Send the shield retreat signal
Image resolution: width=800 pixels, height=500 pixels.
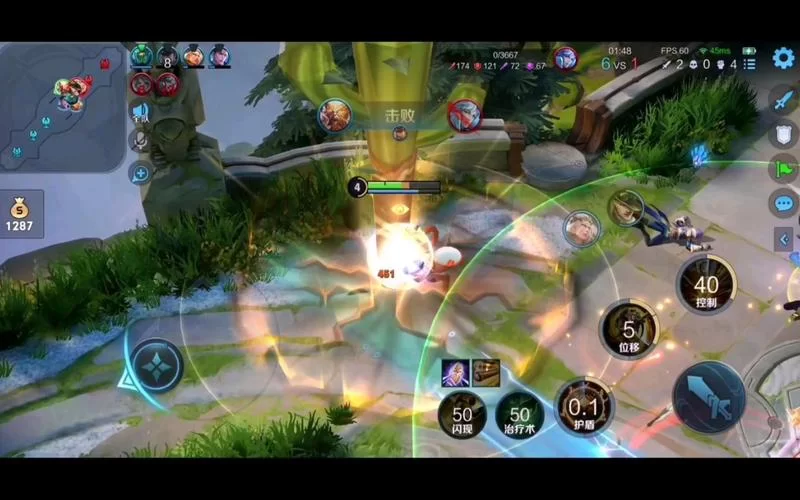click(x=783, y=134)
